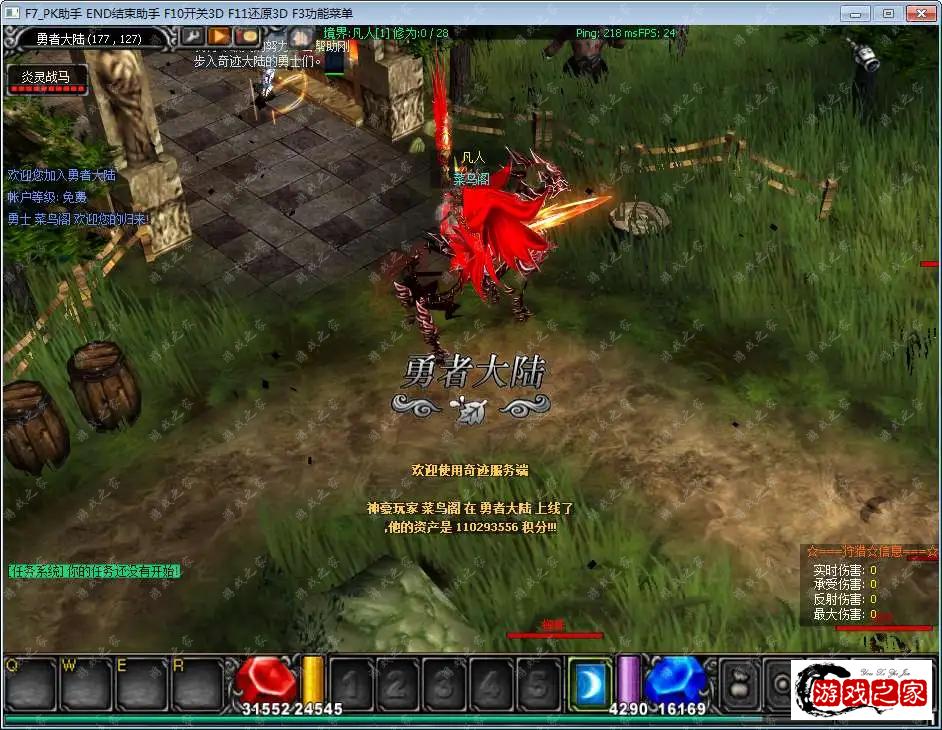The image size is (942, 730).
Task: Select the 炎灵战马 mount panel
Action: (x=46, y=80)
